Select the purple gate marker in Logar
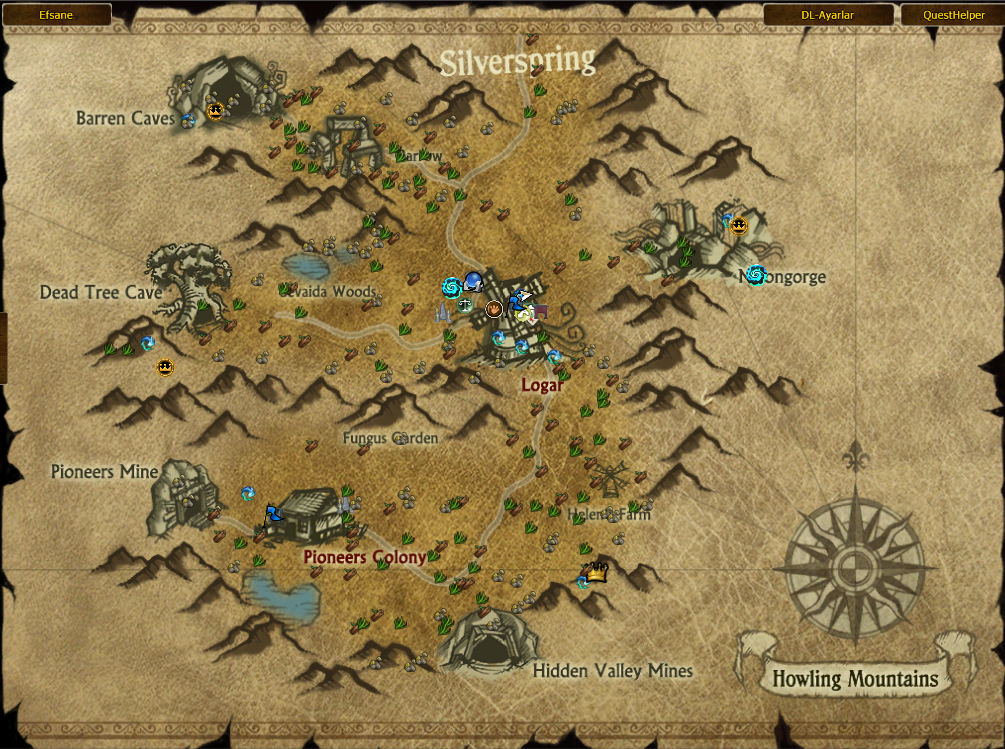The height and width of the screenshot is (749, 1005). [541, 311]
